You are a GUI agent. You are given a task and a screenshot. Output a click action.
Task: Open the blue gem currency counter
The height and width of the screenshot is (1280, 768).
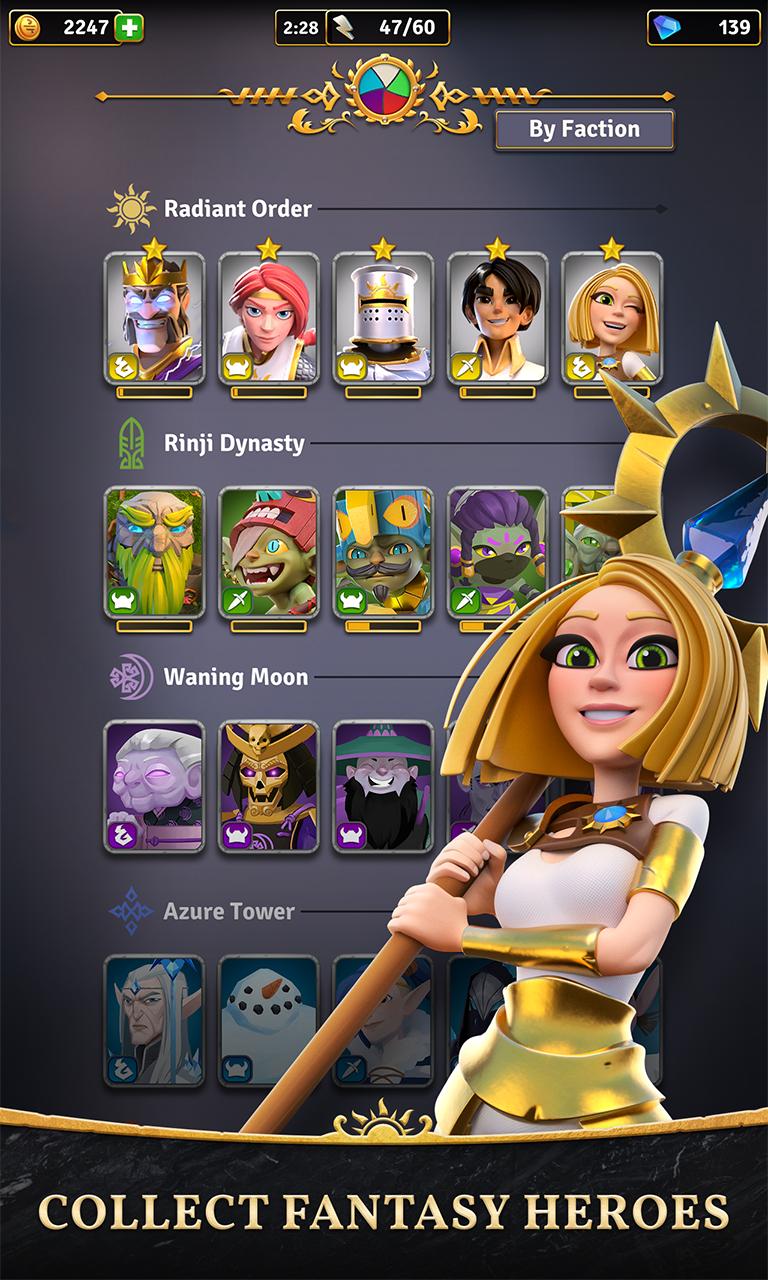point(704,28)
